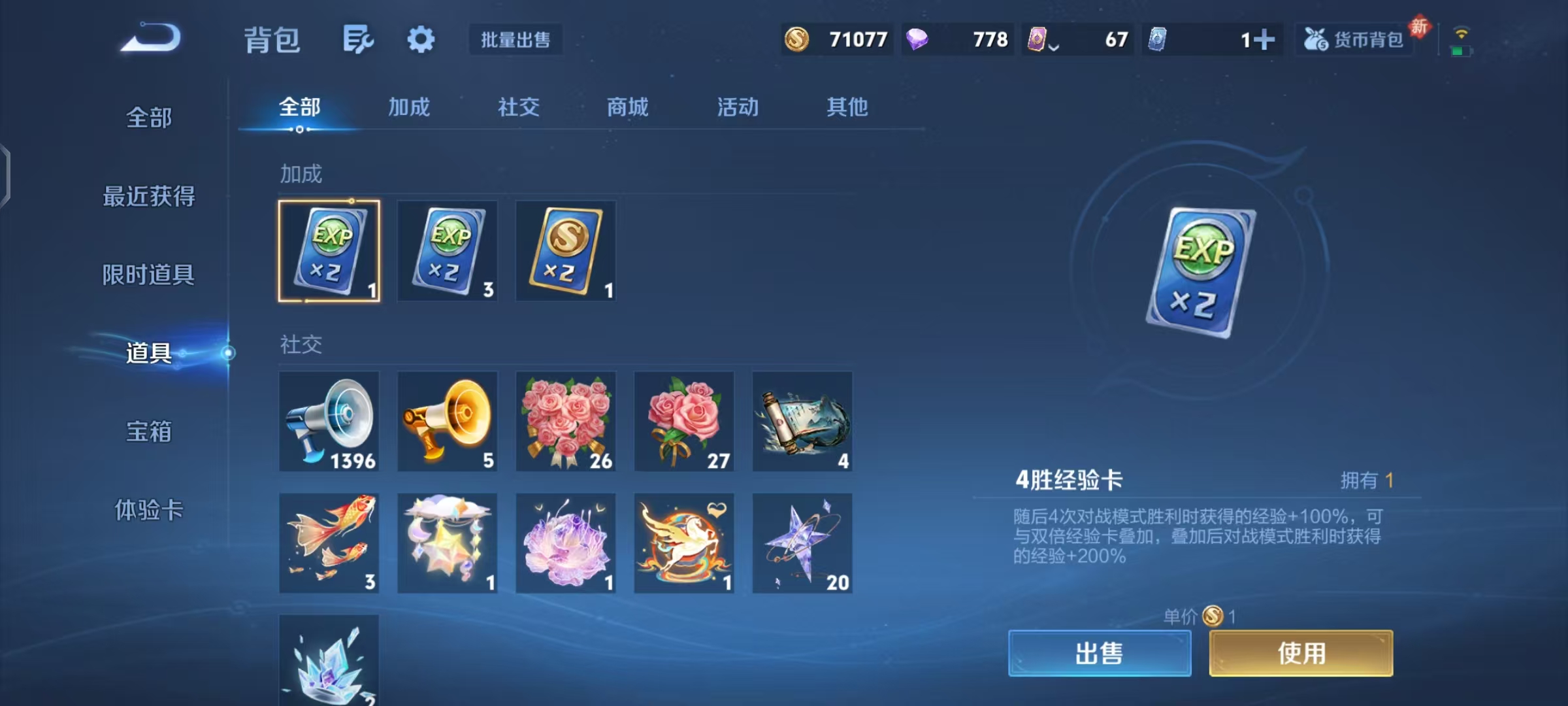The height and width of the screenshot is (706, 1568).
Task: Select the golden loudspeaker item
Action: coord(448,422)
